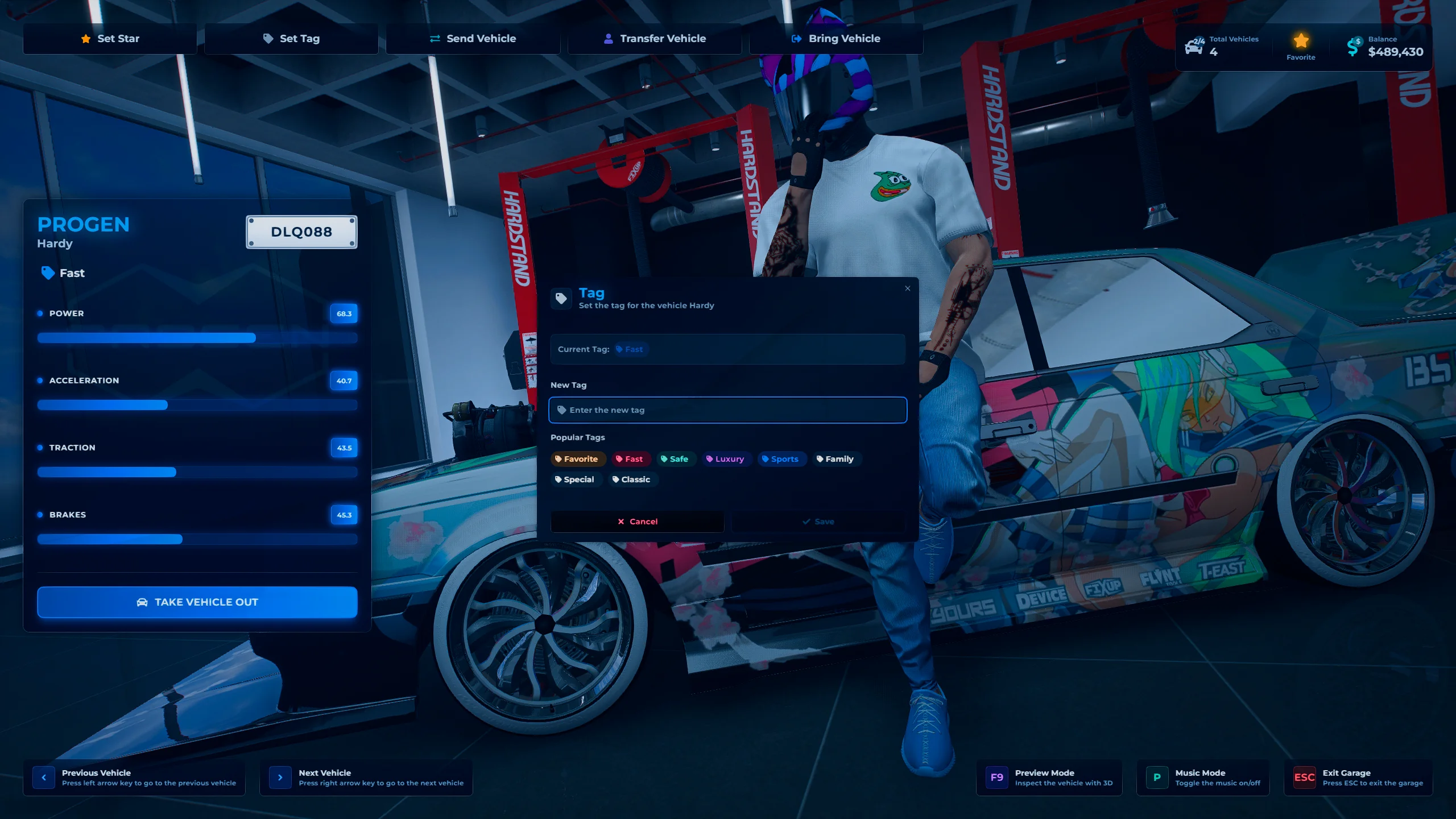The width and height of the screenshot is (1456, 819).
Task: Click the Set Star button
Action: point(110,39)
